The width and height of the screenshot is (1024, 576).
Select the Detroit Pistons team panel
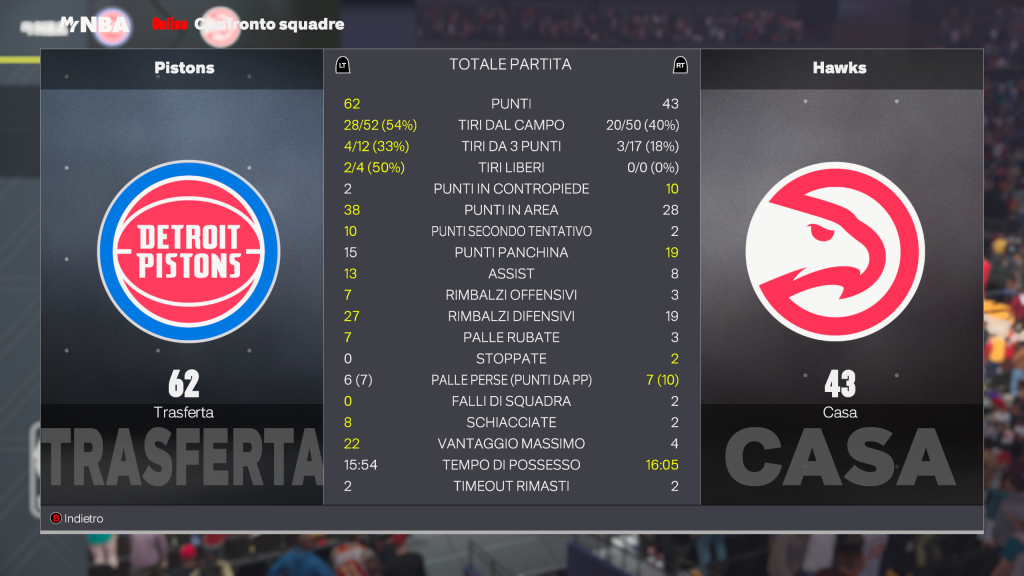183,251
